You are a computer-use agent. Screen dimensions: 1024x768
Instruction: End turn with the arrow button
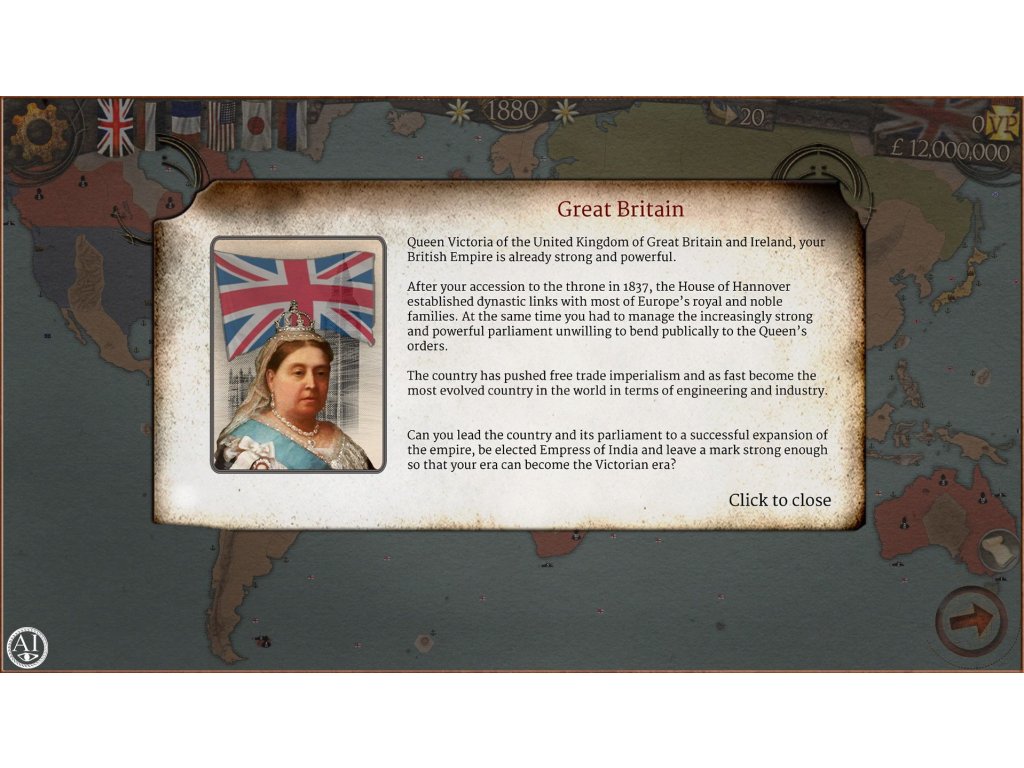click(970, 621)
